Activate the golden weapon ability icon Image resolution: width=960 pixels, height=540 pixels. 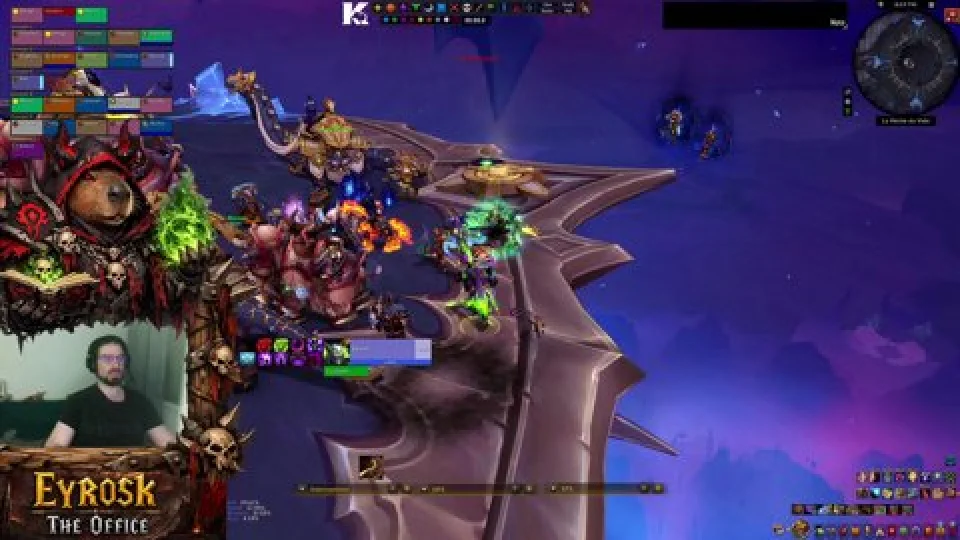(371, 465)
